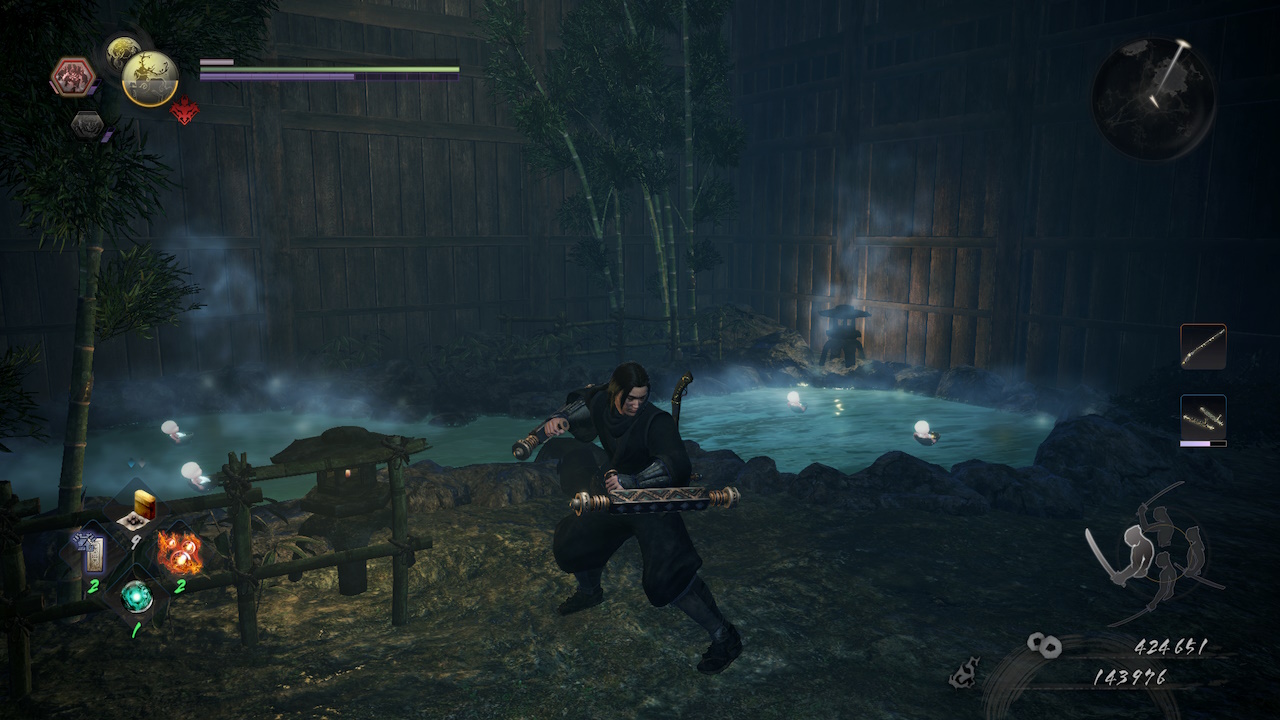
Task: Choose the glowing teal orb item
Action: point(136,596)
